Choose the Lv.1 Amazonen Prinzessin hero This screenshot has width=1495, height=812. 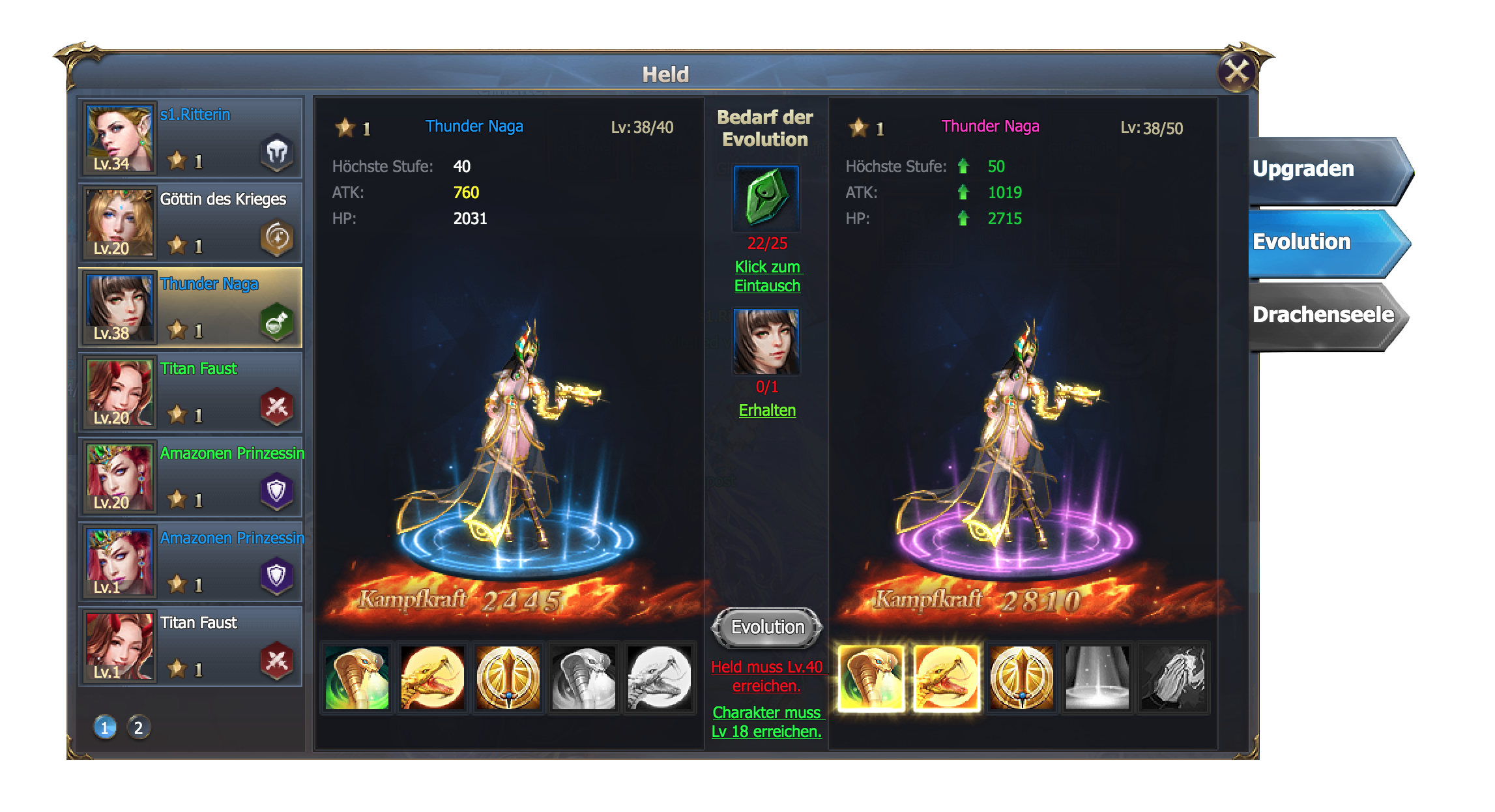tap(190, 561)
